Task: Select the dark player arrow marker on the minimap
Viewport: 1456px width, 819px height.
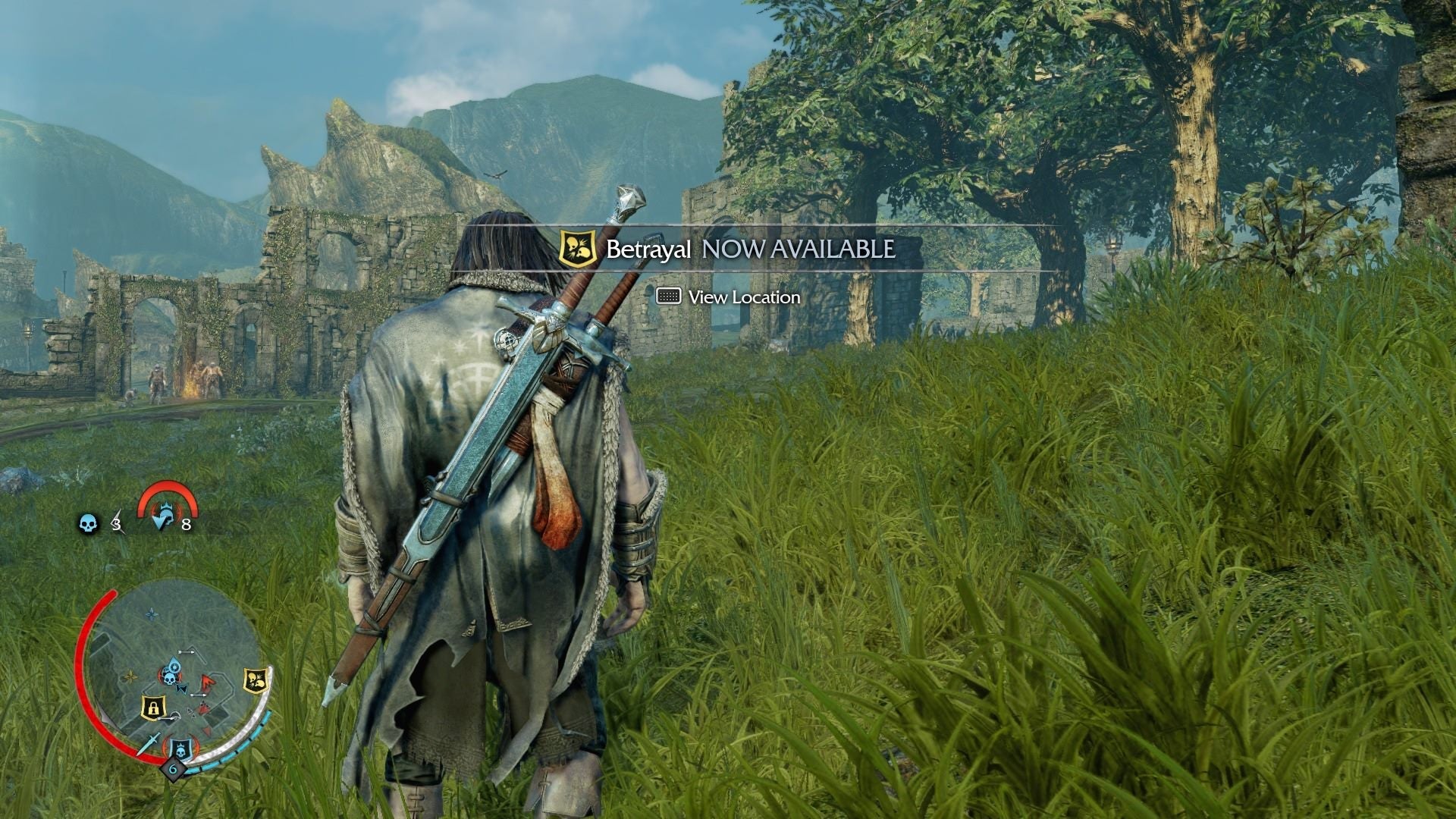Action: point(181,689)
